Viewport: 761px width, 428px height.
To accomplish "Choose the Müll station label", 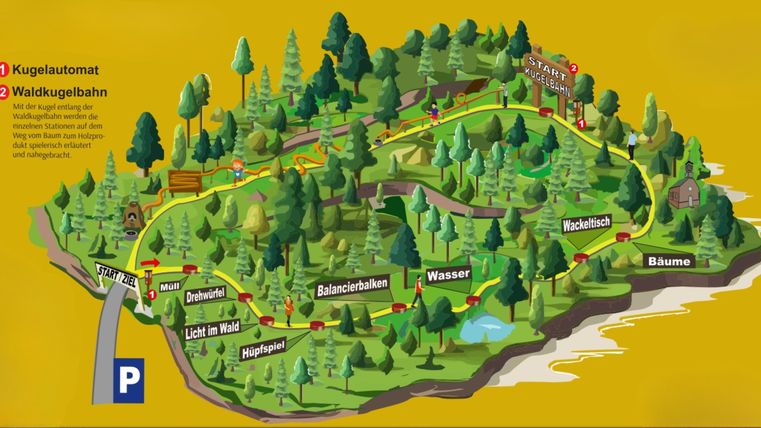I will [169, 285].
